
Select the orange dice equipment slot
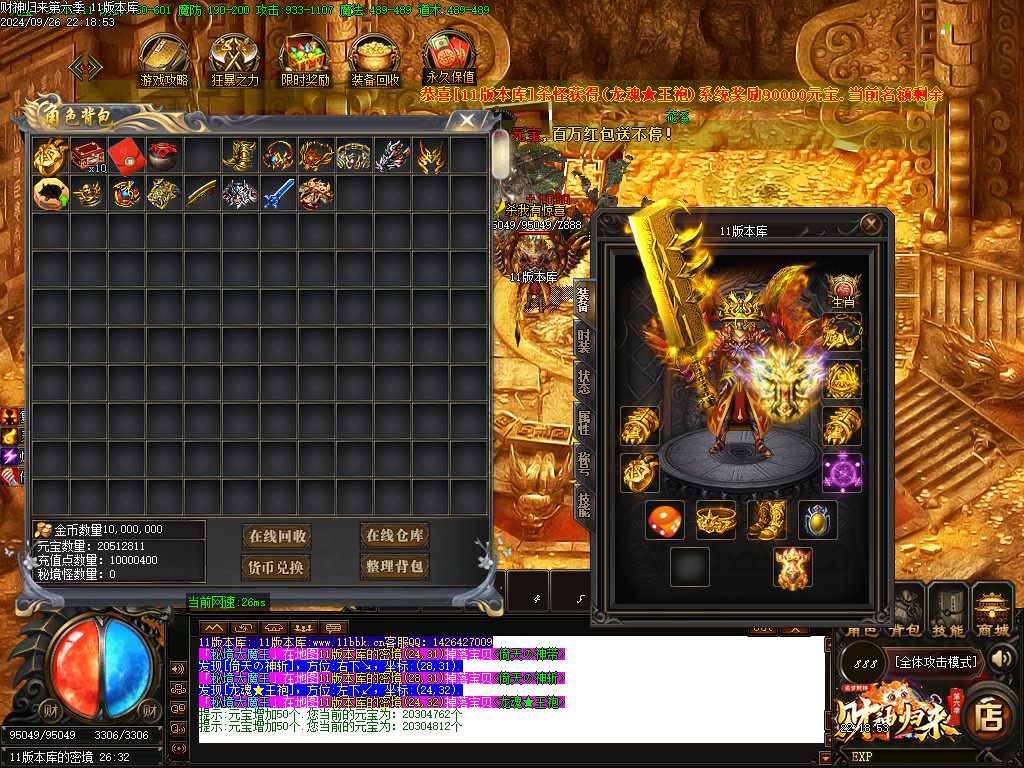point(665,520)
